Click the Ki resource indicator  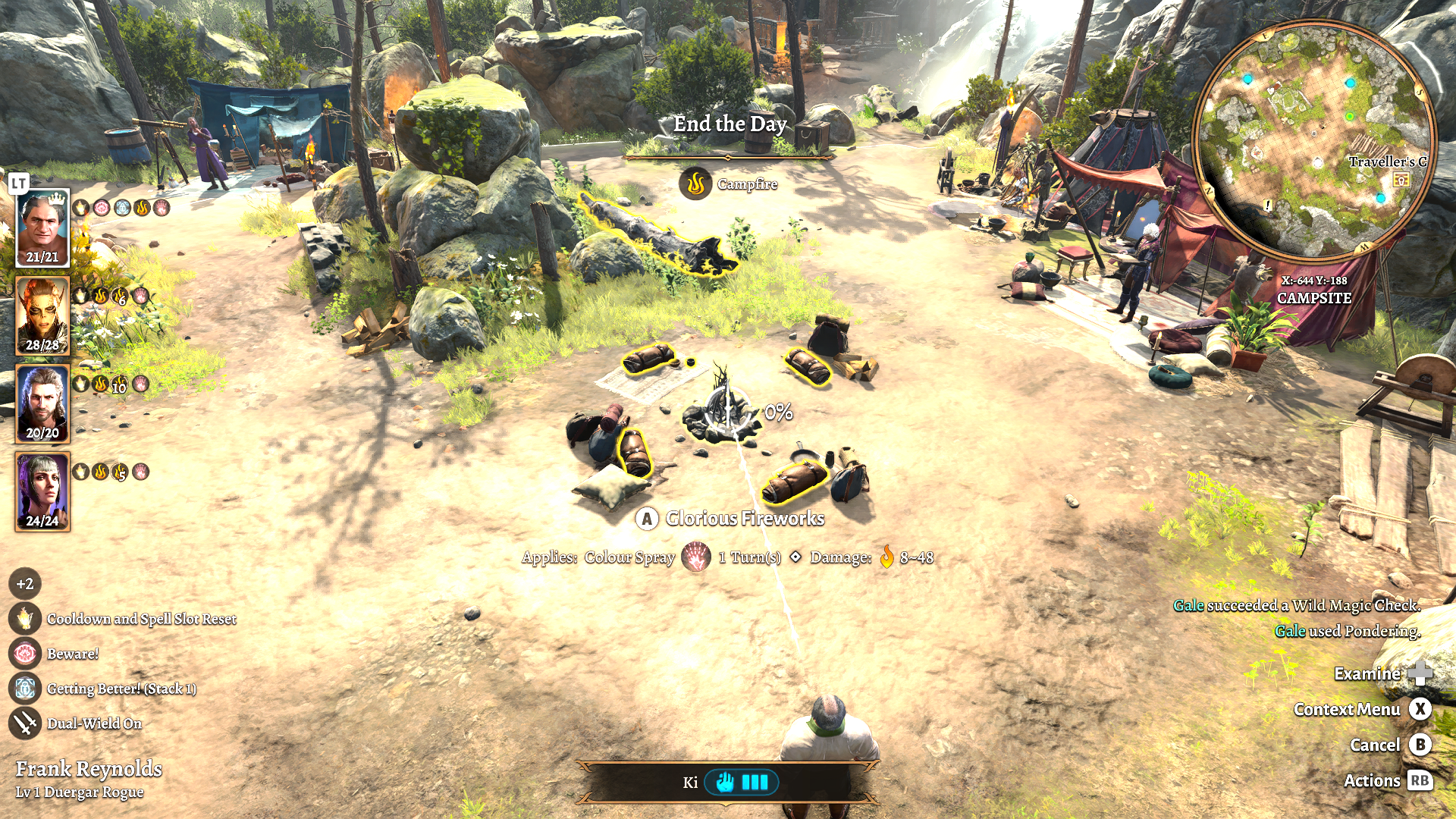coord(740,782)
